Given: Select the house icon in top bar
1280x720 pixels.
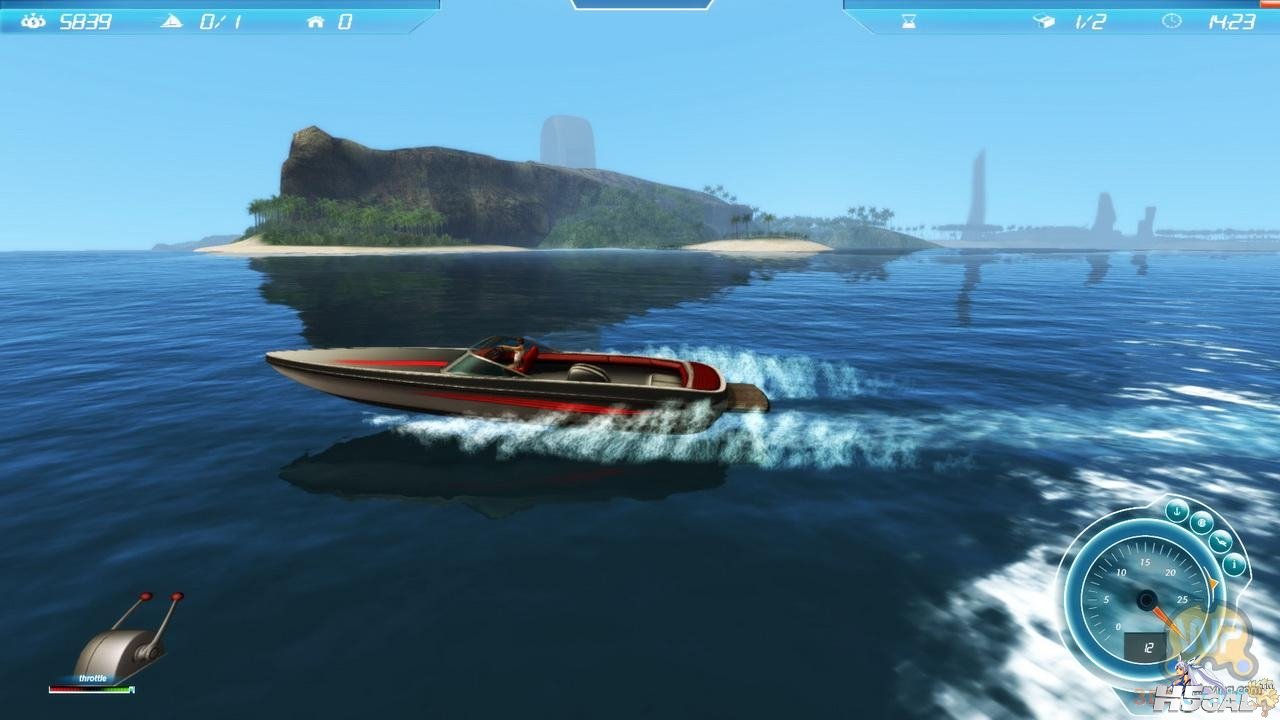Looking at the screenshot, I should click(316, 21).
